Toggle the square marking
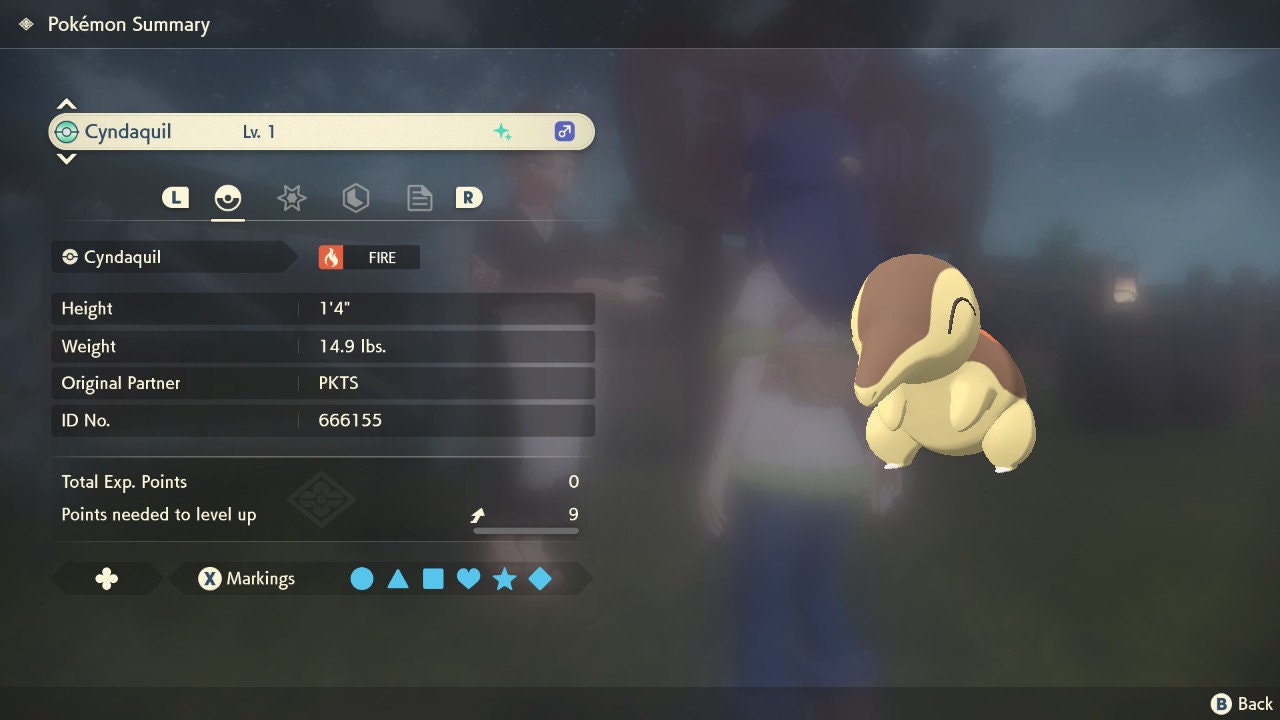 point(433,579)
